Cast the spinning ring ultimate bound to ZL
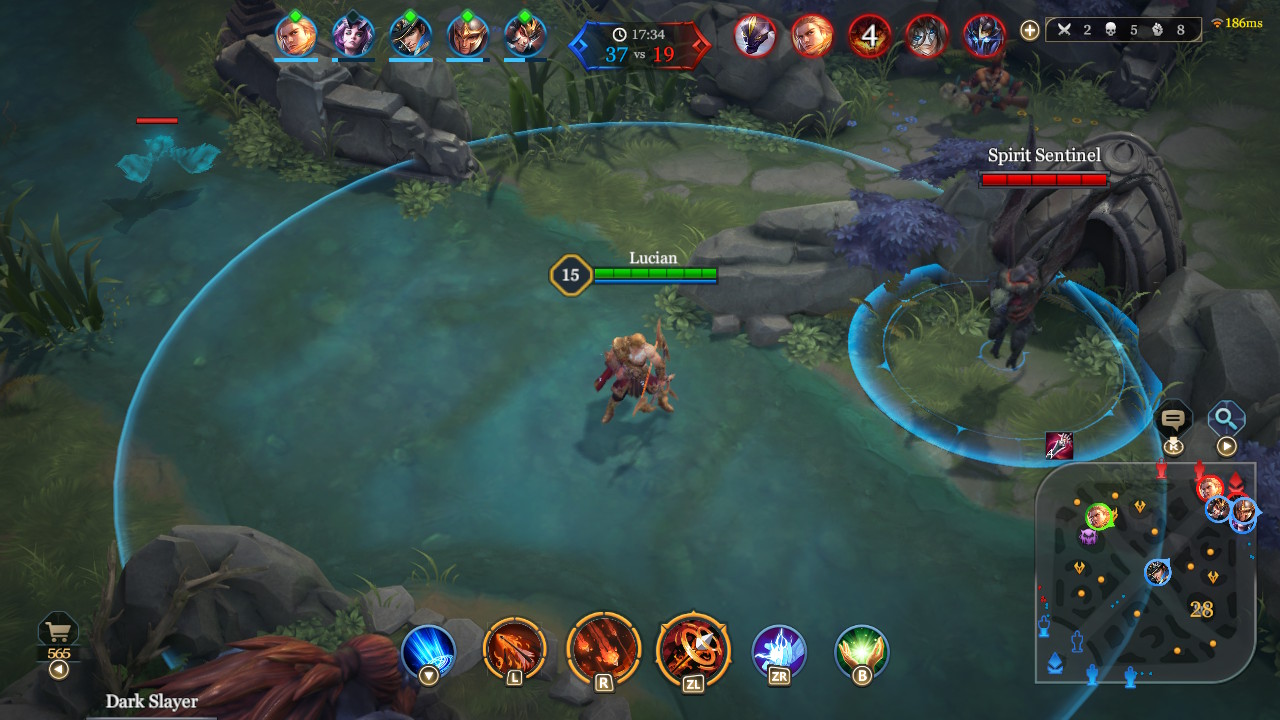The image size is (1280, 720). (x=690, y=650)
